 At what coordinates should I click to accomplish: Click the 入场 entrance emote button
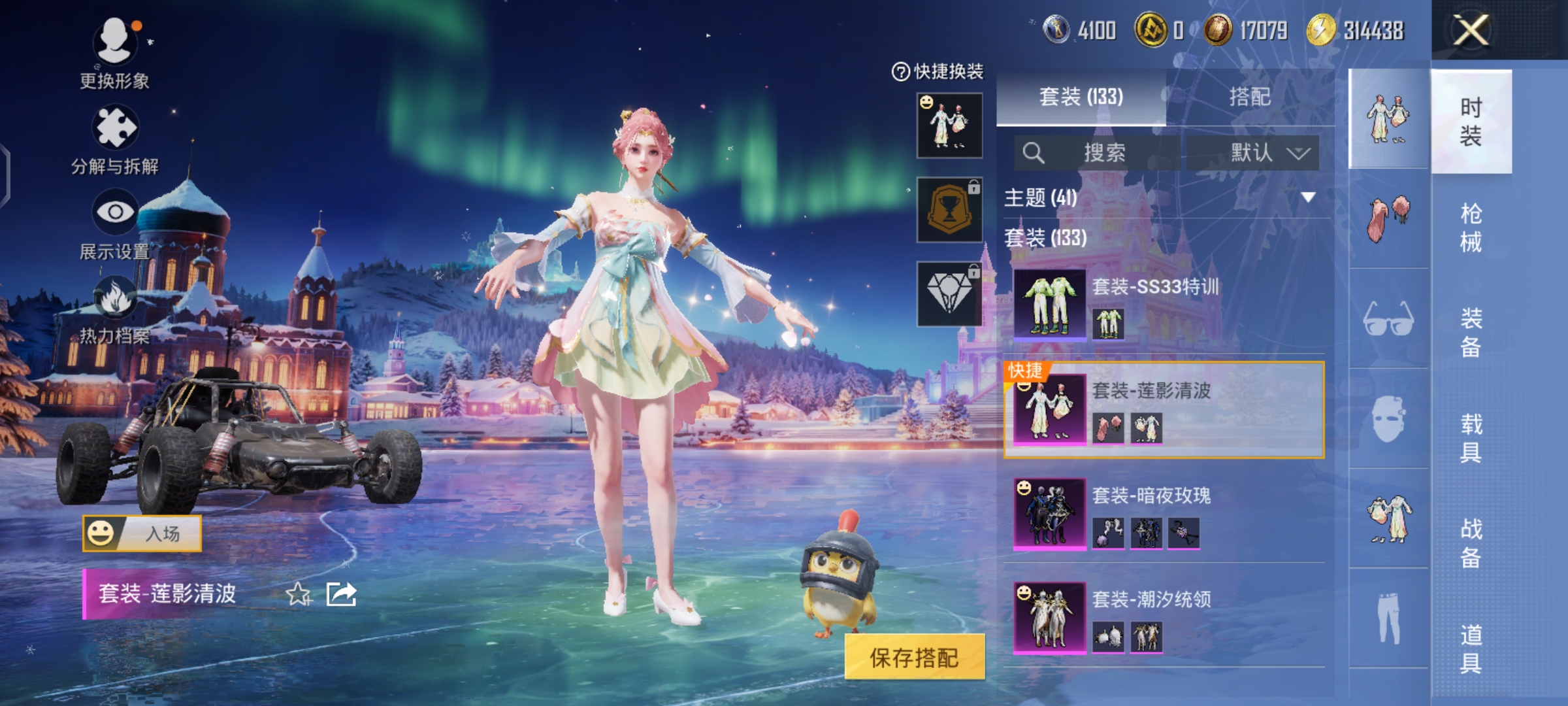pyautogui.click(x=142, y=533)
